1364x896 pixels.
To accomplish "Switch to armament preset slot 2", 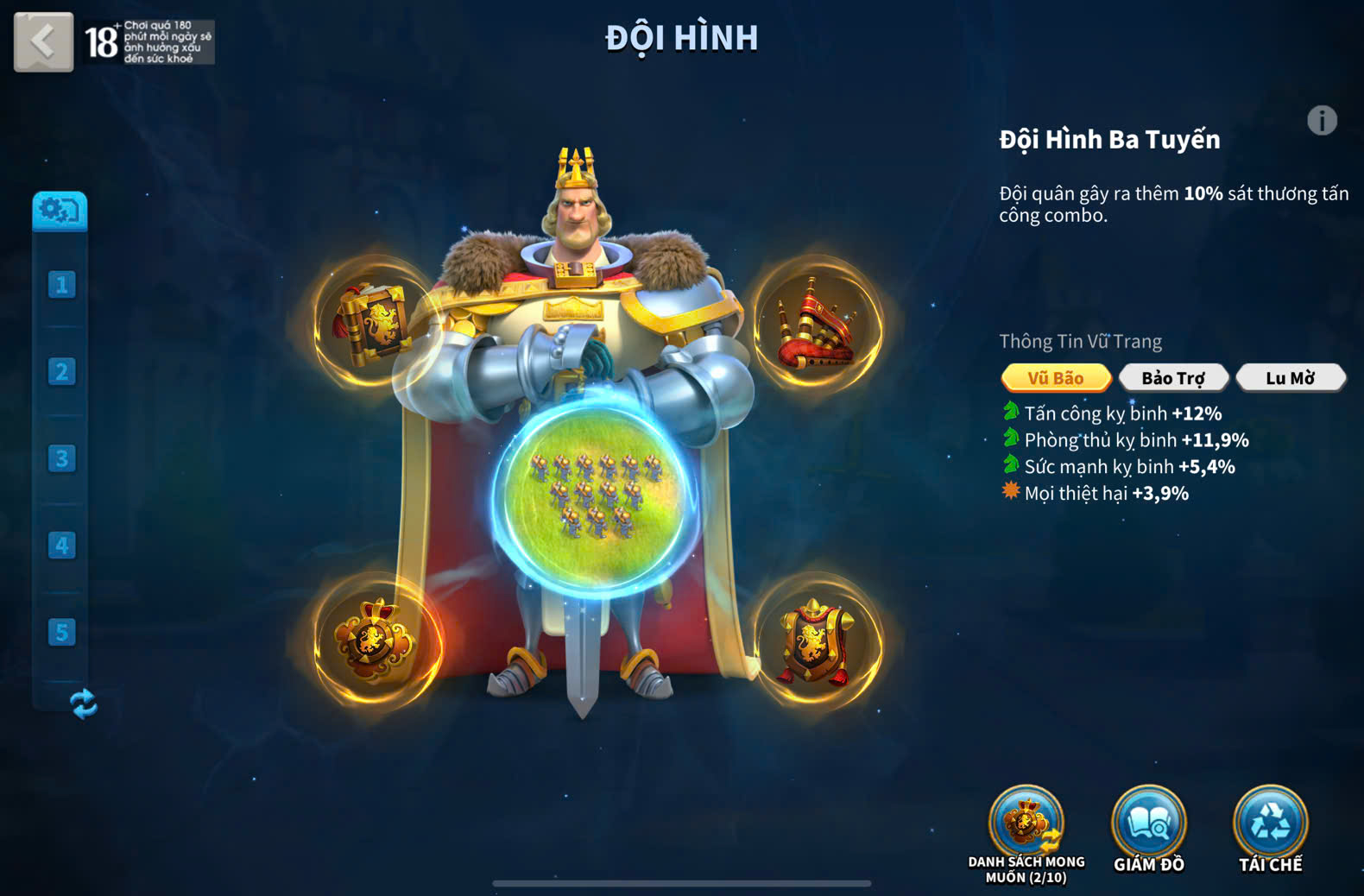I will pos(61,372).
